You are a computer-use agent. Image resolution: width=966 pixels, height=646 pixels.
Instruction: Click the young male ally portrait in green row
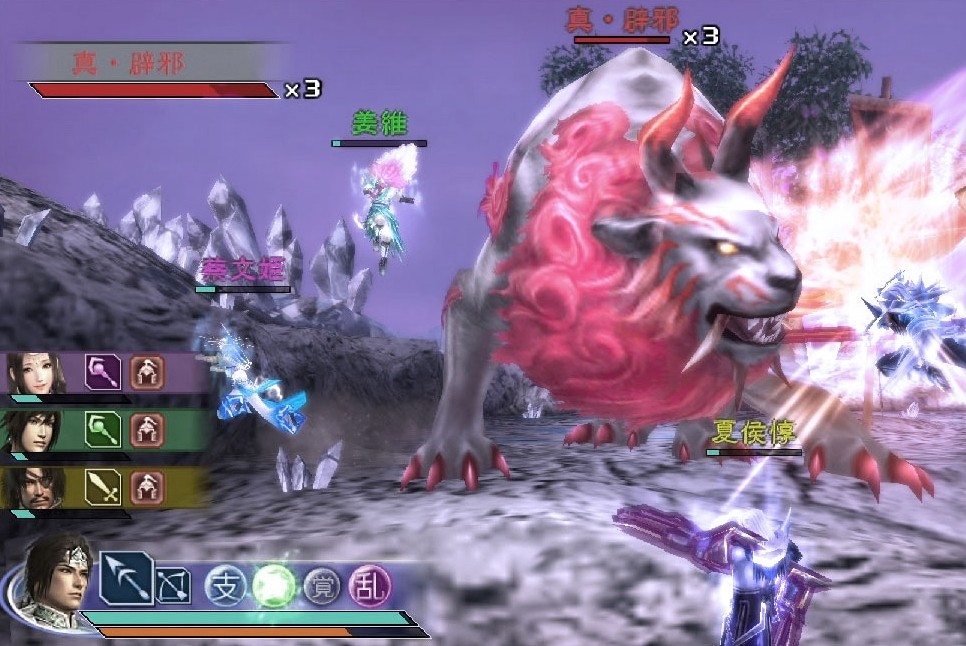tap(37, 430)
